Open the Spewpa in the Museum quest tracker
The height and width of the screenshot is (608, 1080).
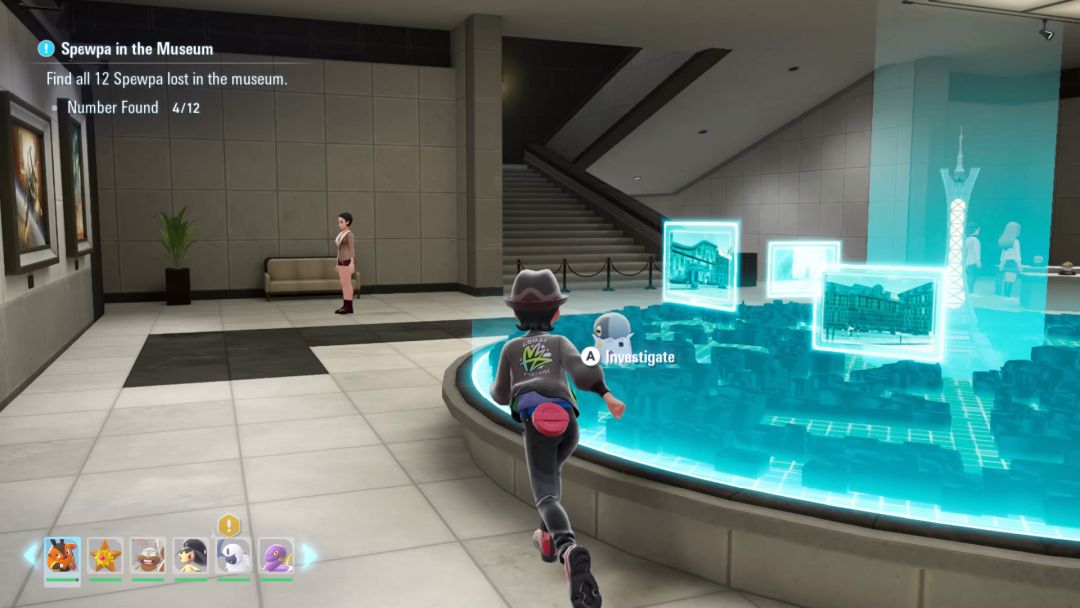(x=137, y=48)
